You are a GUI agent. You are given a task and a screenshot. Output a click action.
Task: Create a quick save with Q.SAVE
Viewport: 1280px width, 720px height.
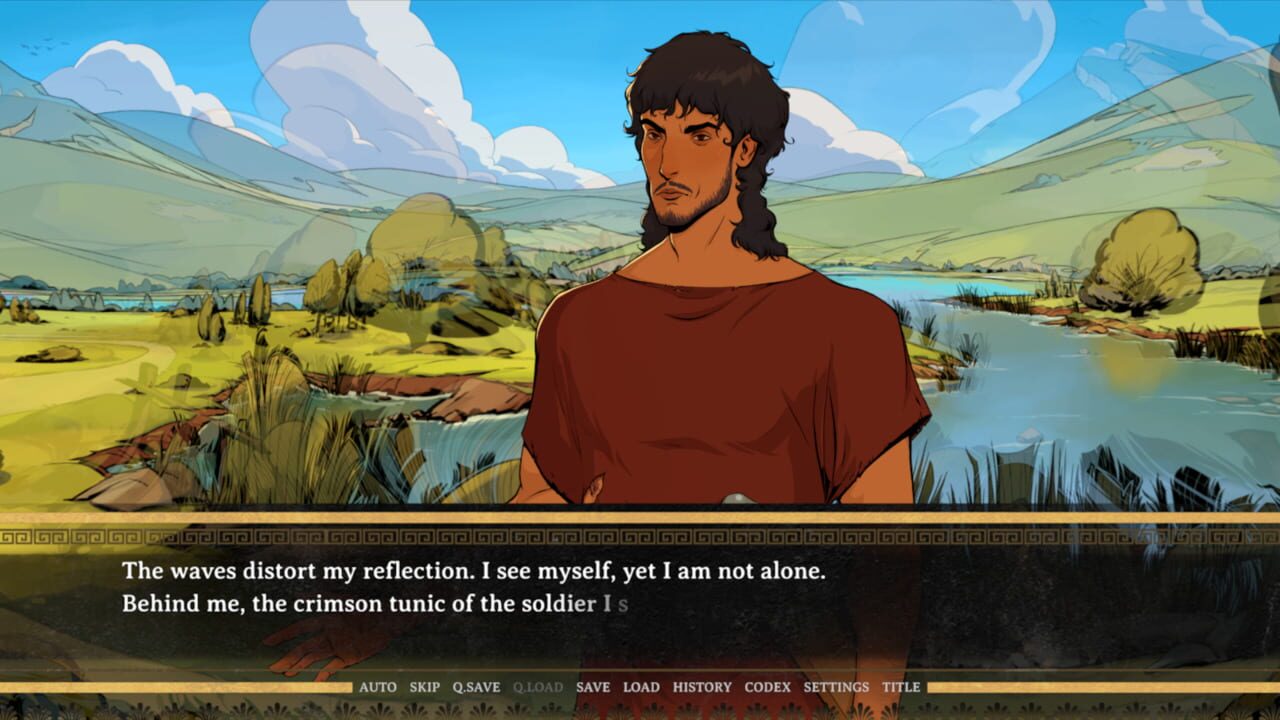(x=475, y=687)
